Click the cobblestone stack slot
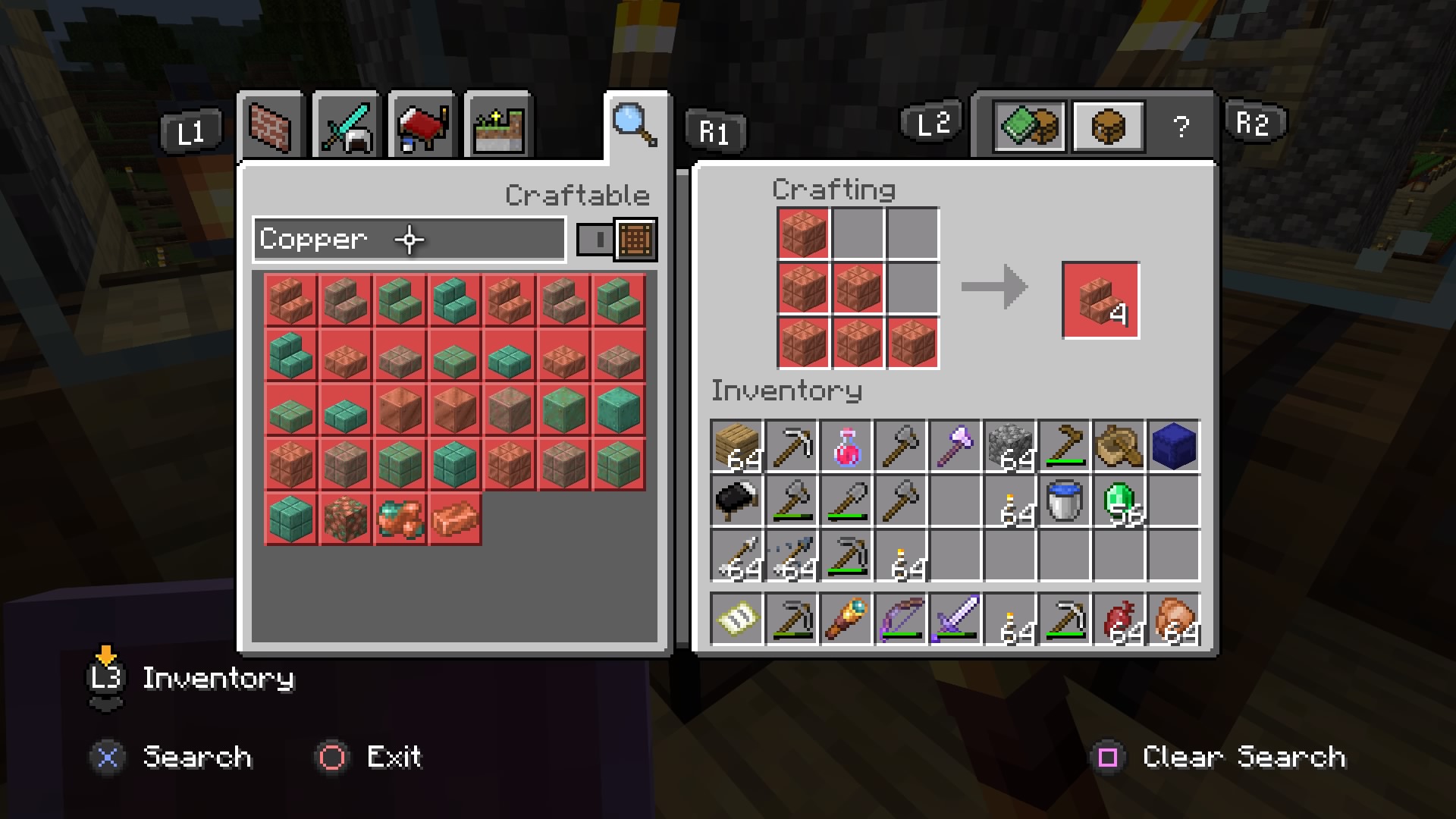 click(x=1010, y=446)
